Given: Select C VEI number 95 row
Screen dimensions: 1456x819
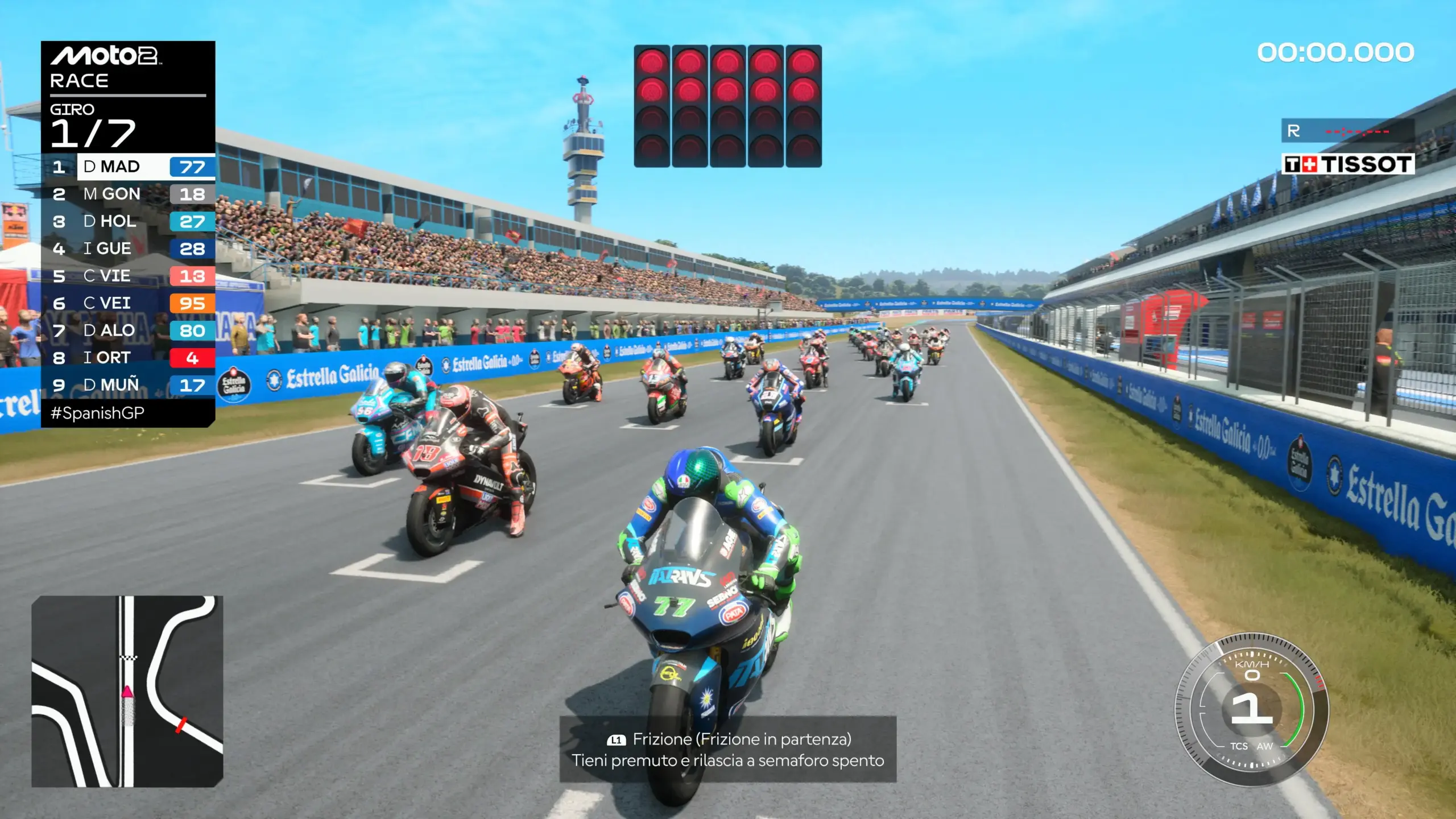Looking at the screenshot, I should pyautogui.click(x=128, y=303).
